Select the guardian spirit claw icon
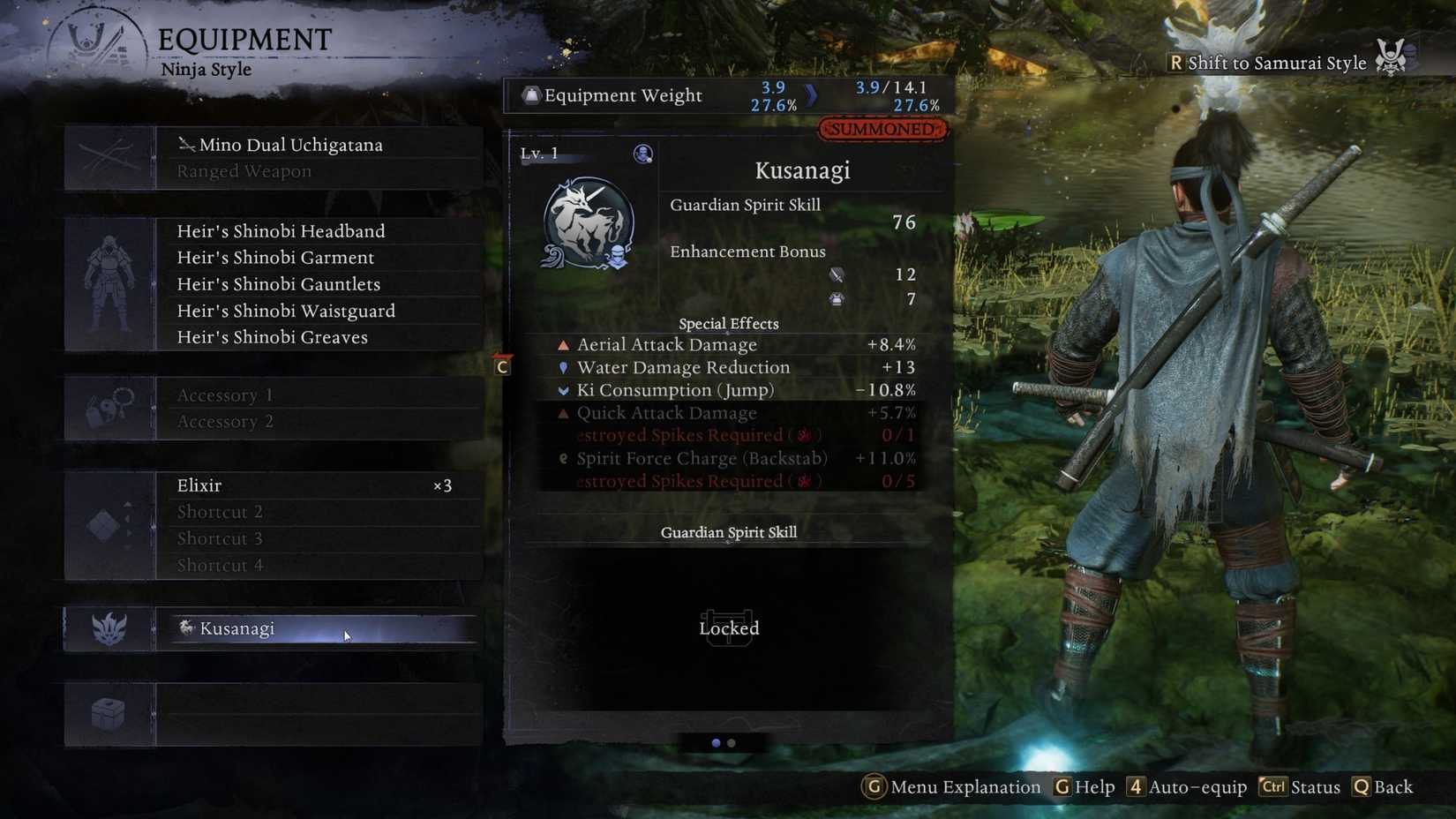Viewport: 1456px width, 819px height. tap(109, 628)
